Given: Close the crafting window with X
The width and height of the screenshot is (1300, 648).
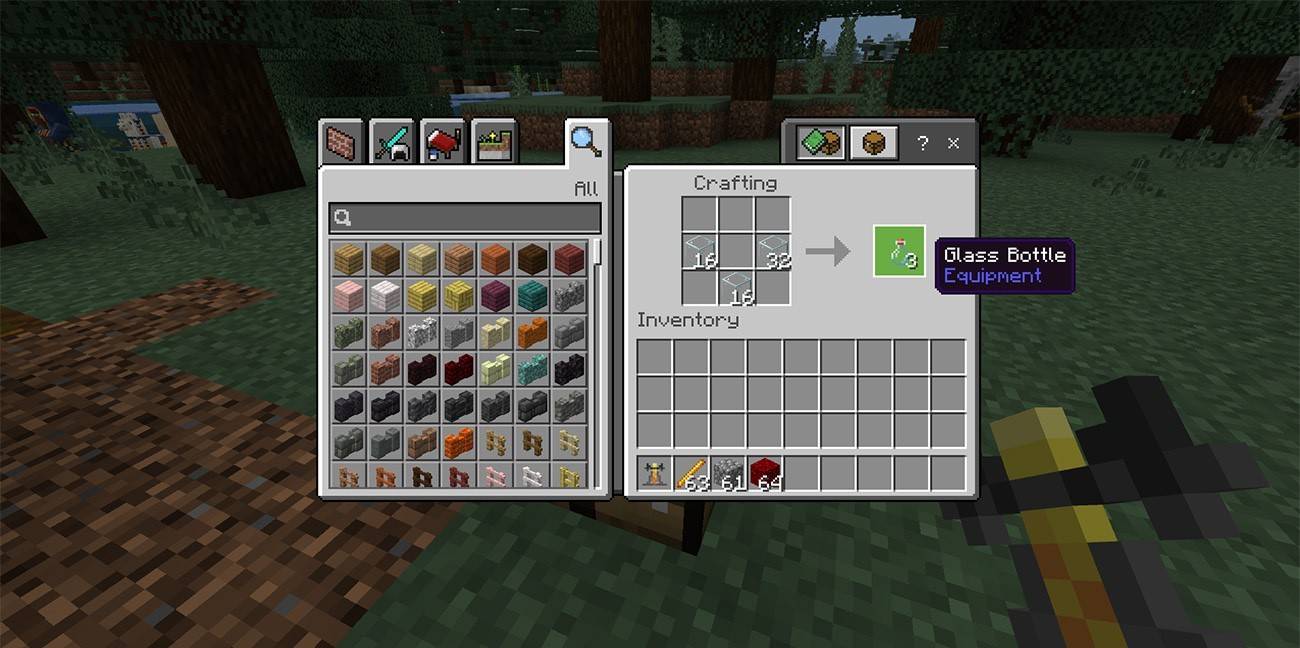Looking at the screenshot, I should coord(953,143).
